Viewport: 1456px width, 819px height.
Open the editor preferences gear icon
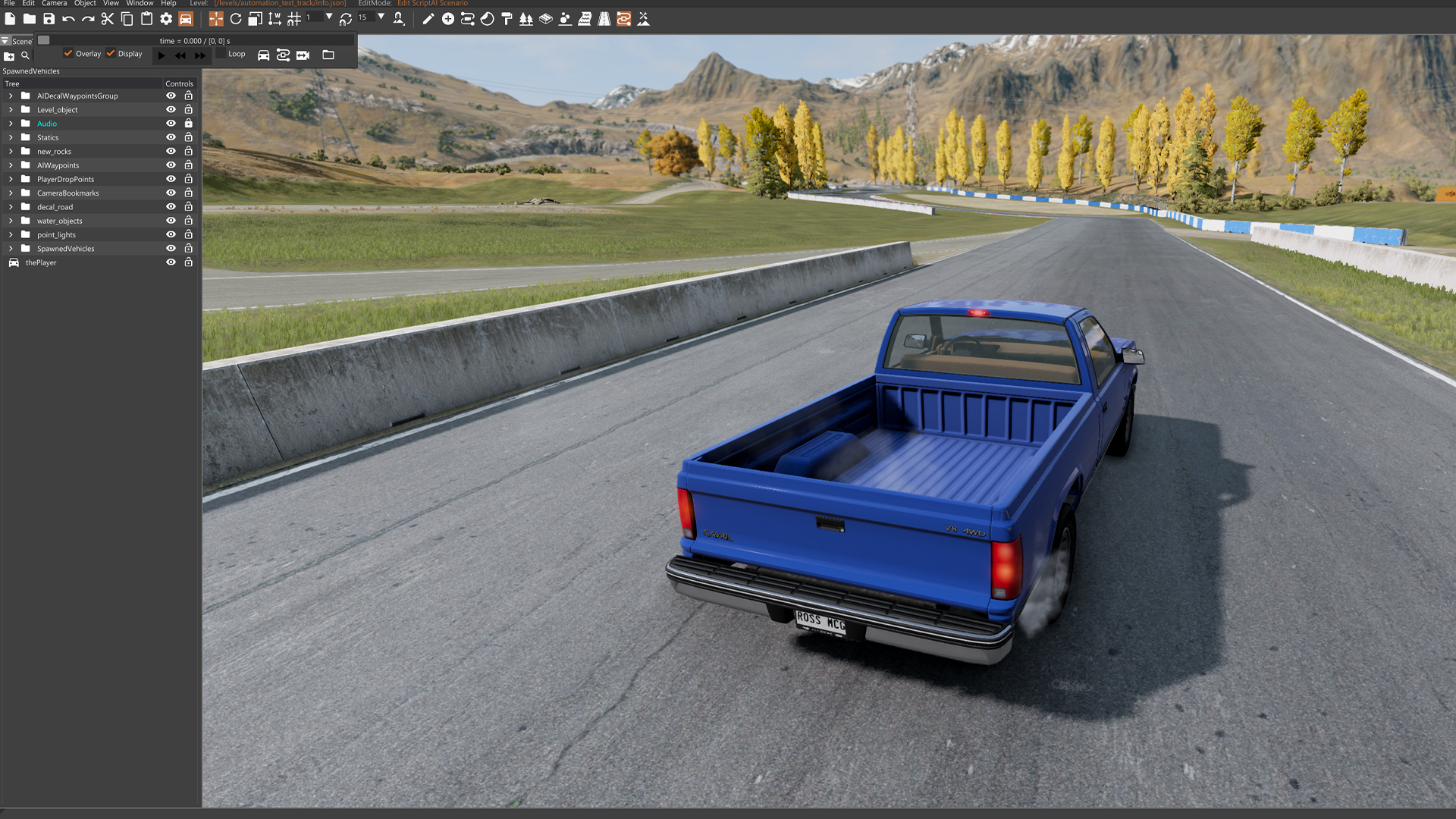click(x=165, y=19)
